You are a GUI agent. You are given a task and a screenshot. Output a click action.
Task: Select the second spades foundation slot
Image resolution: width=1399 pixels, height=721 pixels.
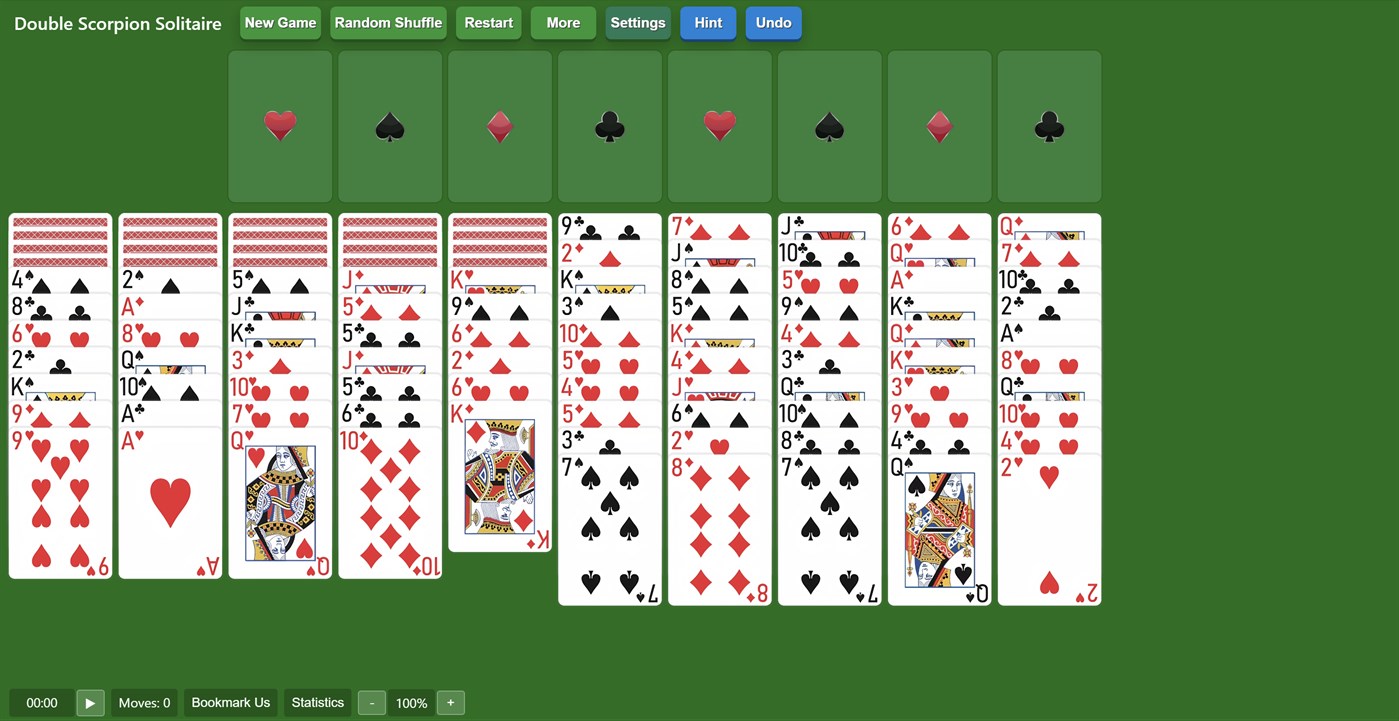[x=830, y=127]
